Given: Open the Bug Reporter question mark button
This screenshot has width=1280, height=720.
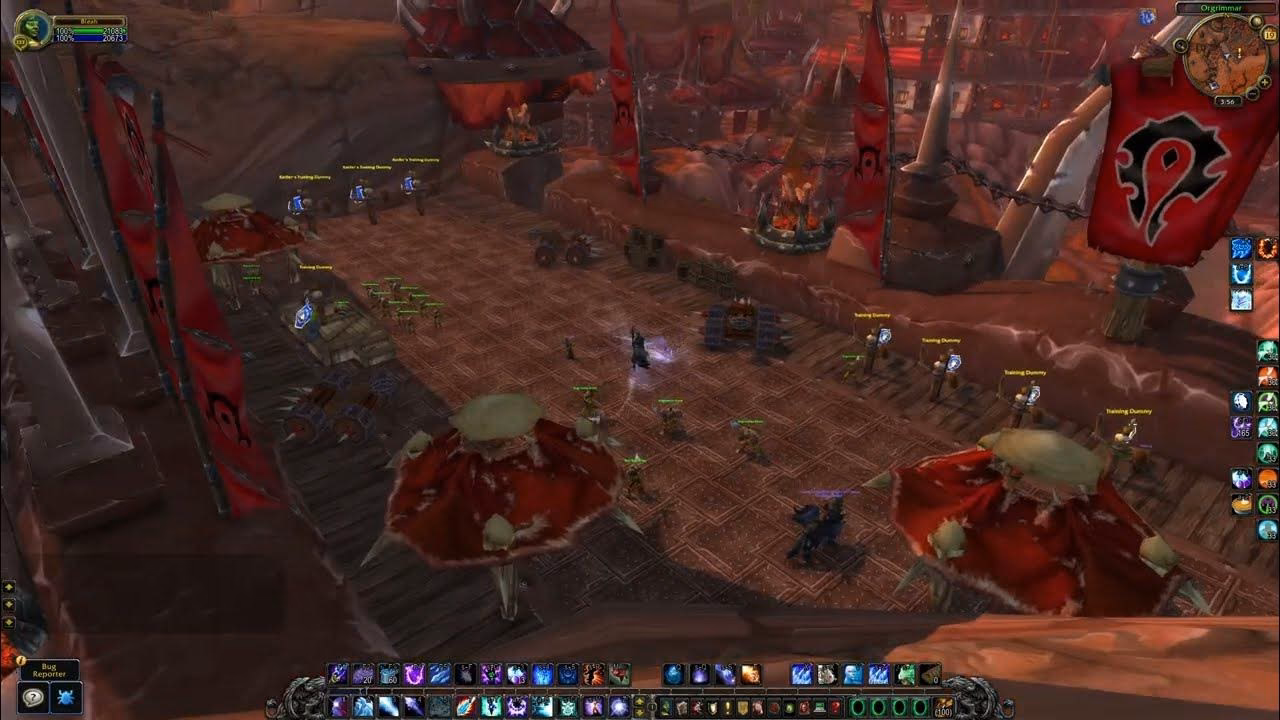Looking at the screenshot, I should [33, 697].
